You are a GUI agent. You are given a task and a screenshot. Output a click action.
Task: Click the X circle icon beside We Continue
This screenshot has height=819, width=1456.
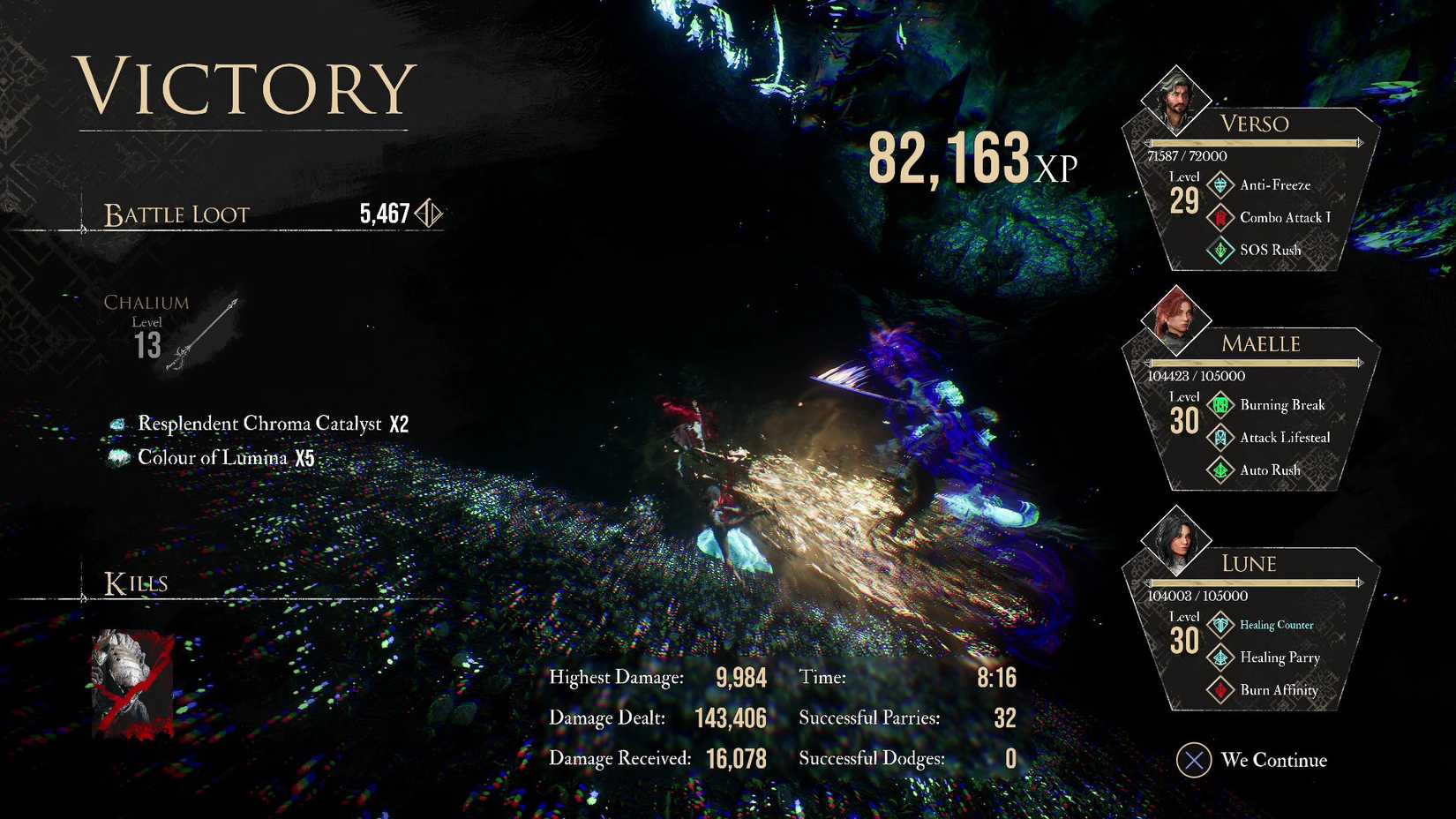point(1196,760)
